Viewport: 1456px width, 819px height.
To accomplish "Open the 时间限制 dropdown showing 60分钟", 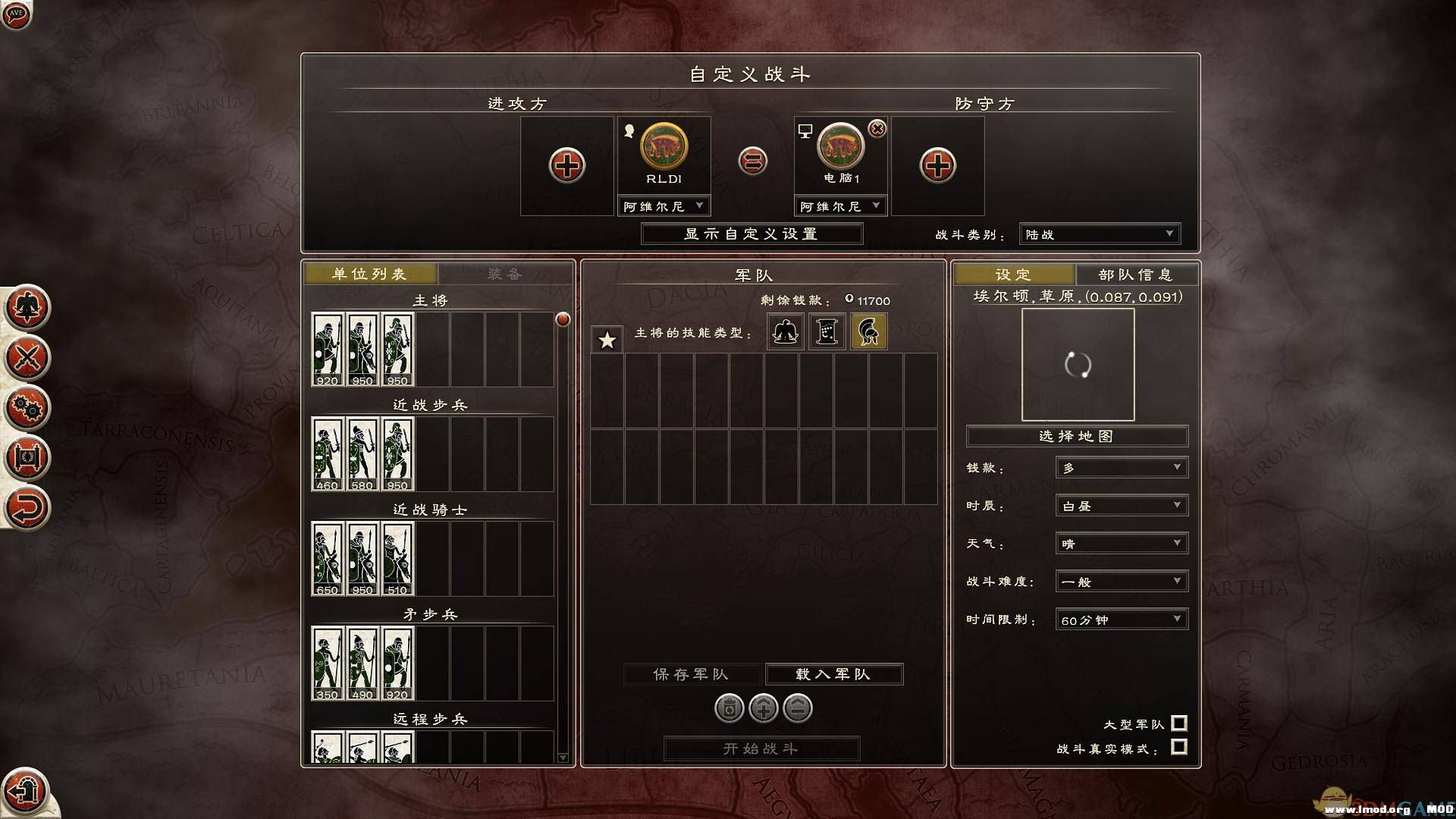I will tap(1120, 619).
